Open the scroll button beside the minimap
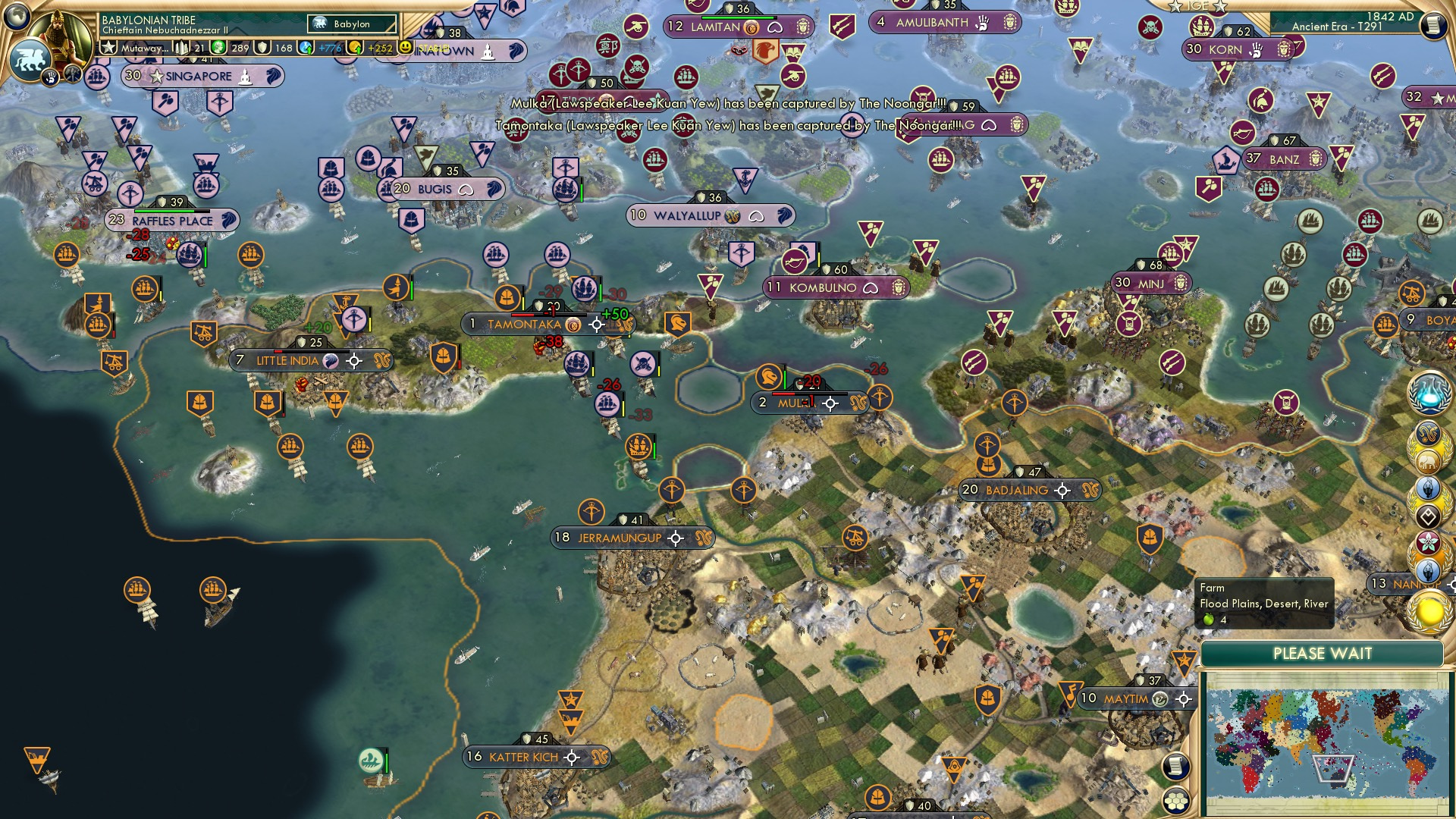 pos(1175,767)
